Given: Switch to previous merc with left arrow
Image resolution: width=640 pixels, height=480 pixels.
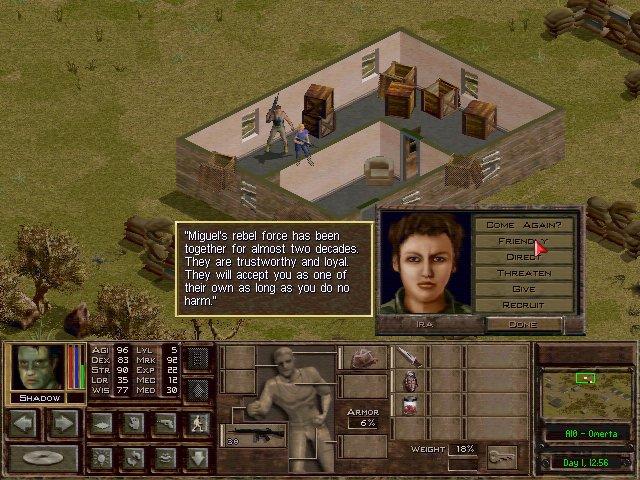Looking at the screenshot, I should coord(24,423).
